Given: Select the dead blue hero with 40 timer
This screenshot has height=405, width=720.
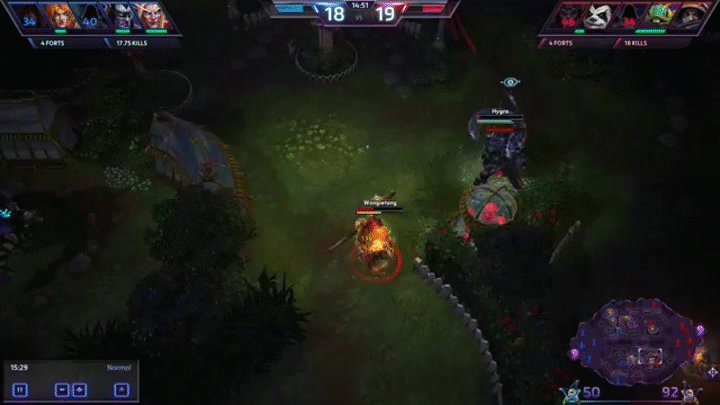Looking at the screenshot, I should pos(90,16).
